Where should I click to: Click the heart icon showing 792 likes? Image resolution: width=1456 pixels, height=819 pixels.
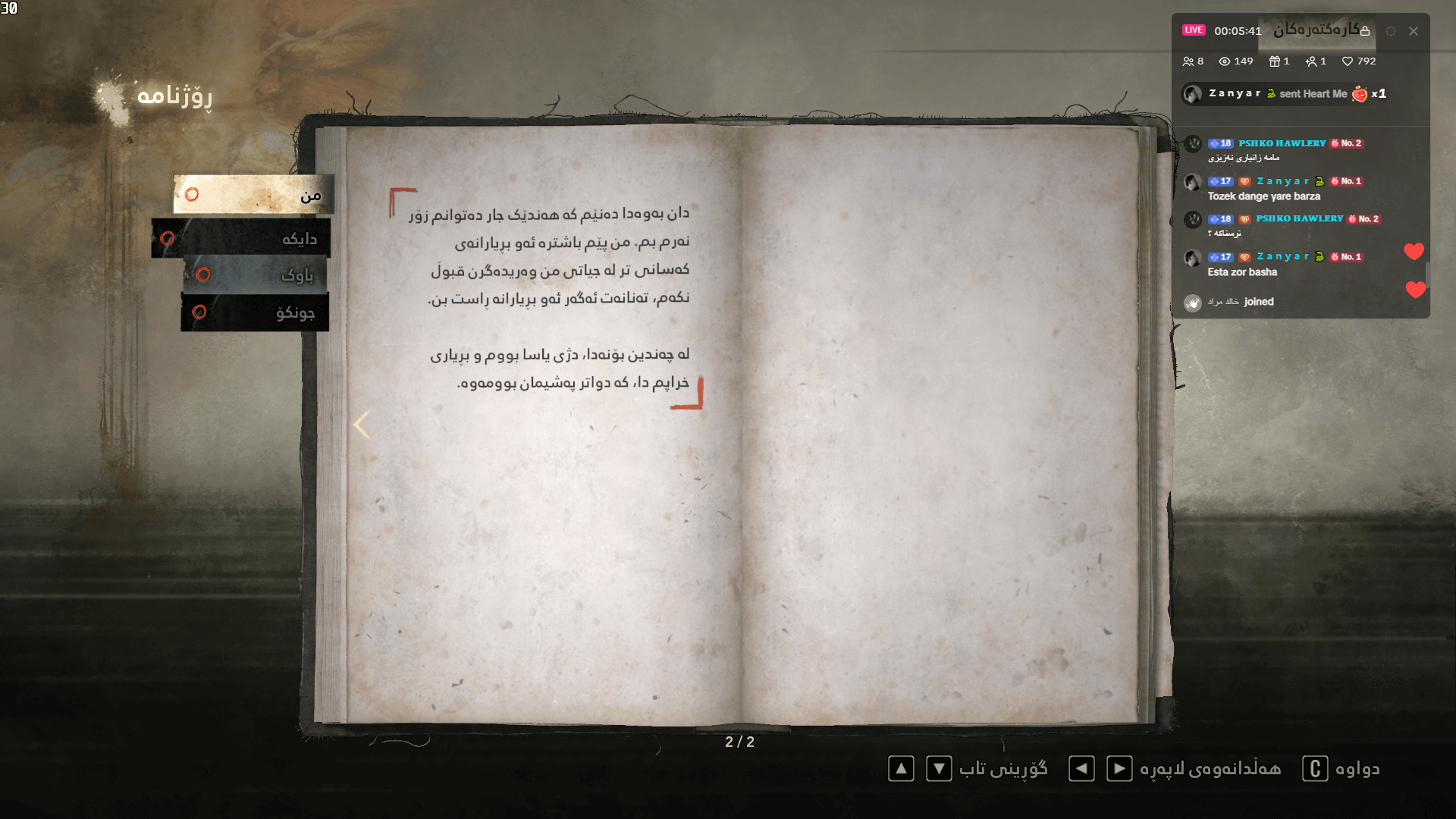point(1348,61)
